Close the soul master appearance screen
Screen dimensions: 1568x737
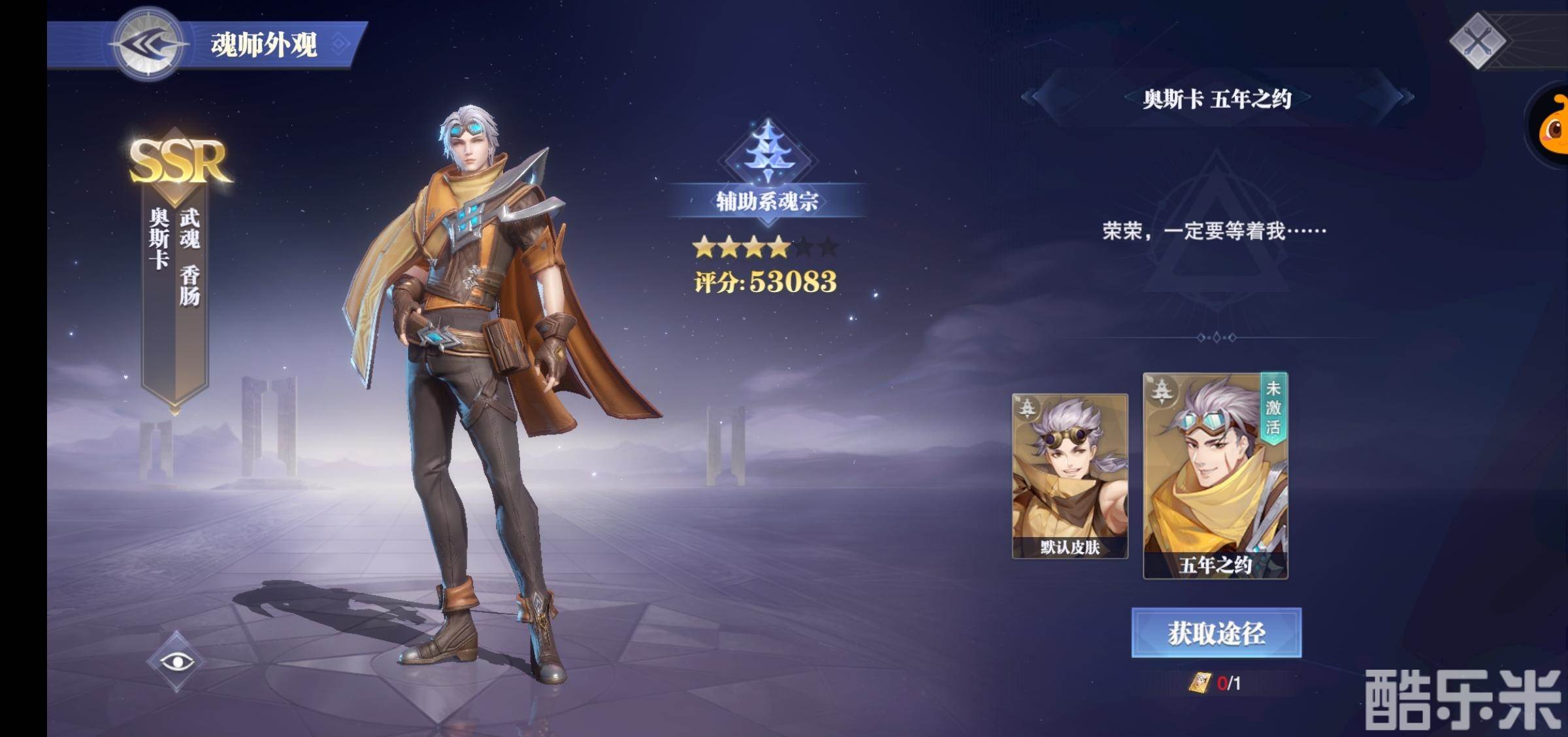coord(1477,42)
